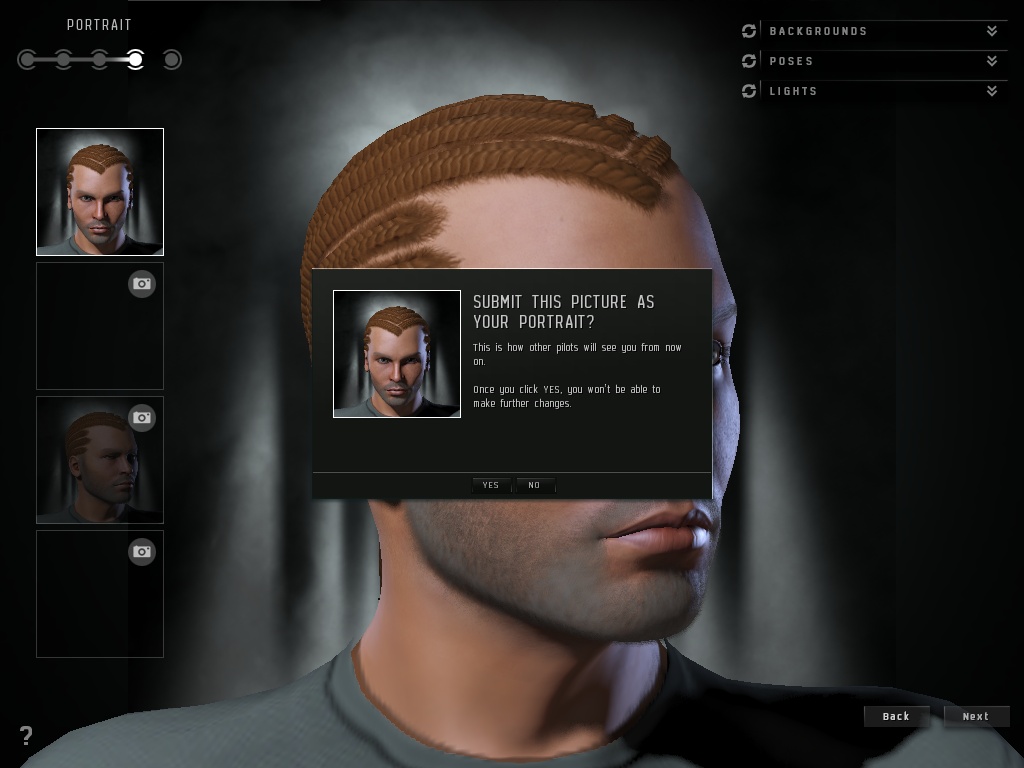Randomize backgrounds with the refresh icon
Image resolution: width=1024 pixels, height=768 pixels.
(x=749, y=31)
